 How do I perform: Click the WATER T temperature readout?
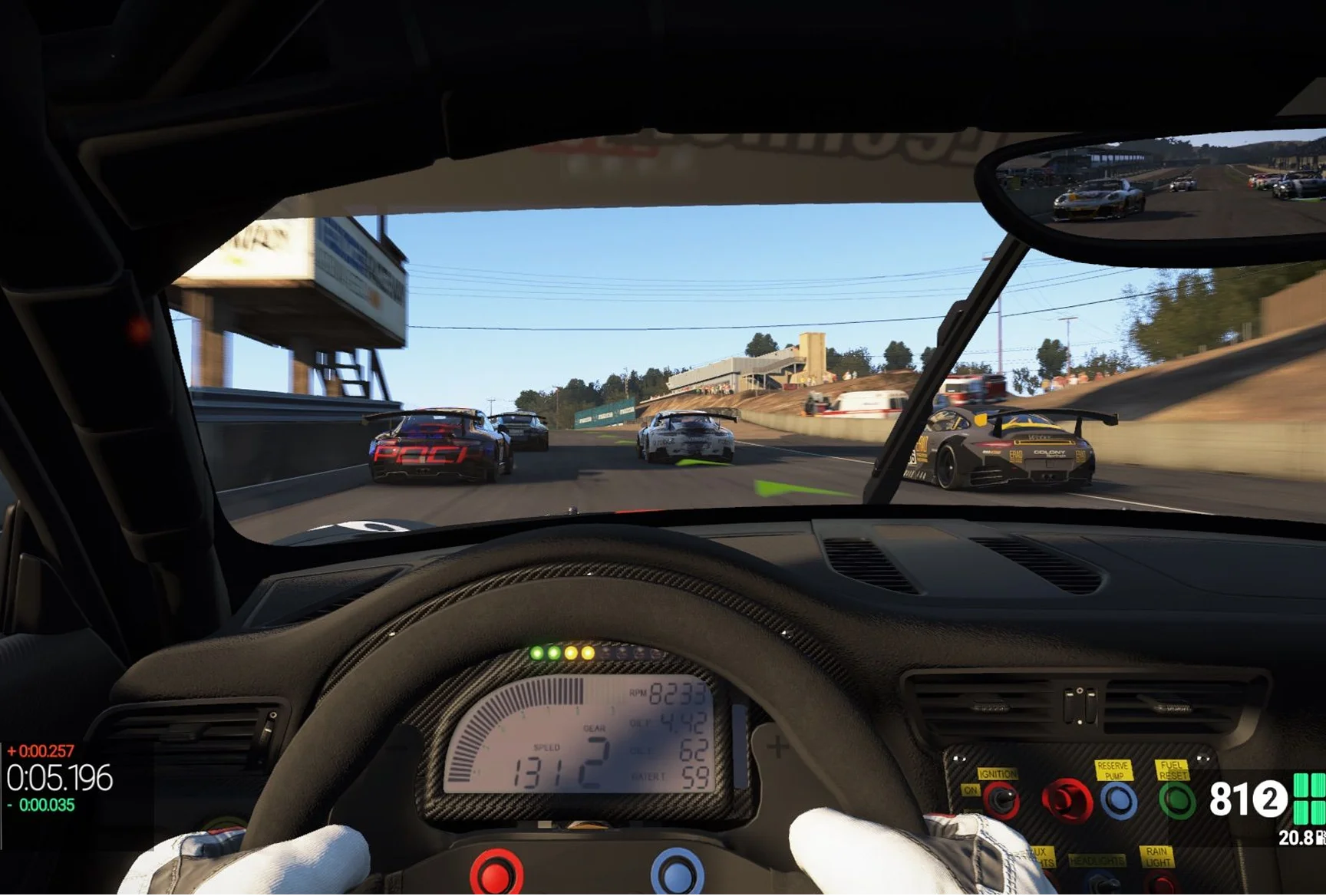pyautogui.click(x=687, y=778)
